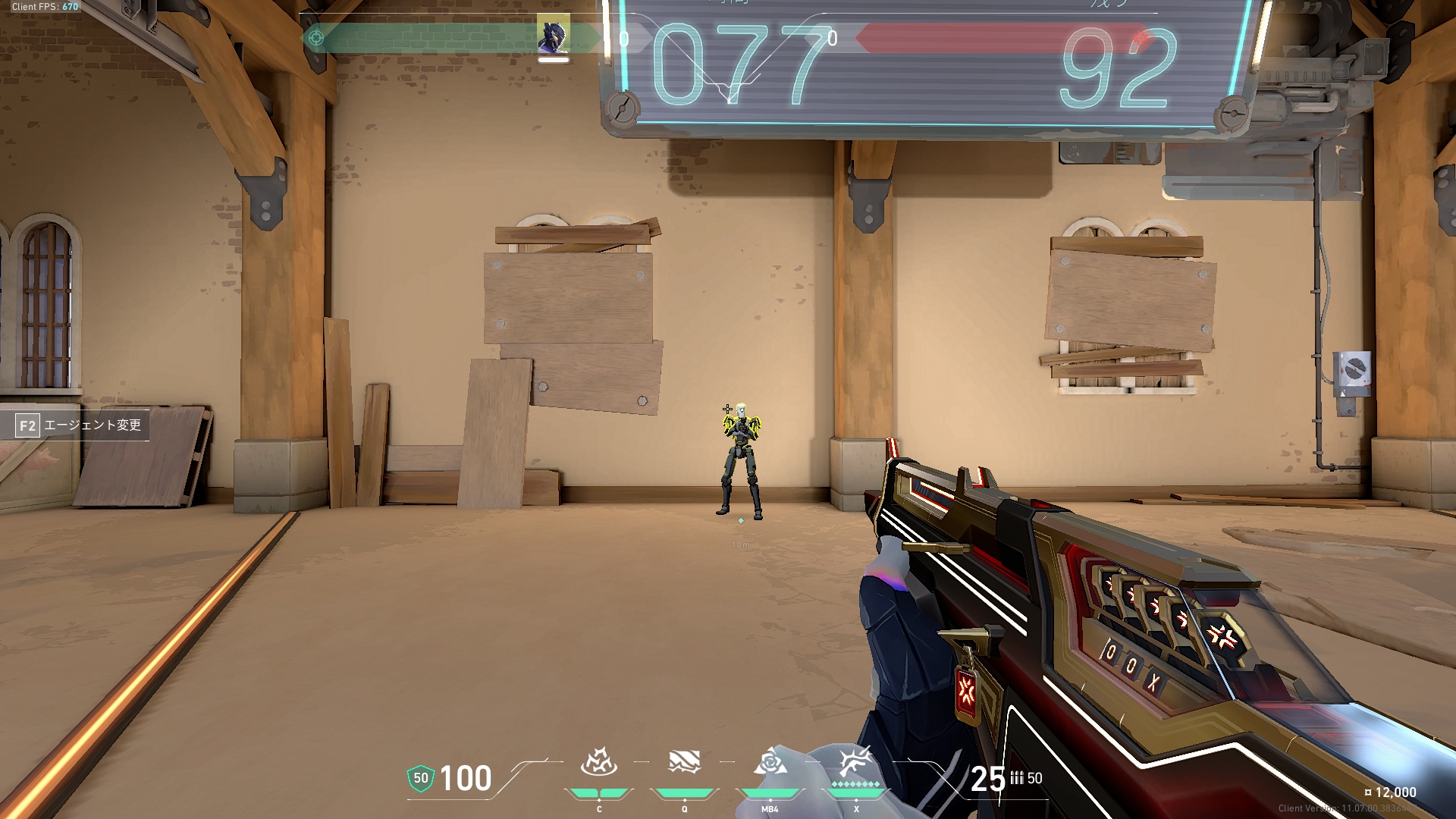1456x819 pixels.
Task: Activate Vyse's Razorvine ability icon
Action: pos(598,763)
